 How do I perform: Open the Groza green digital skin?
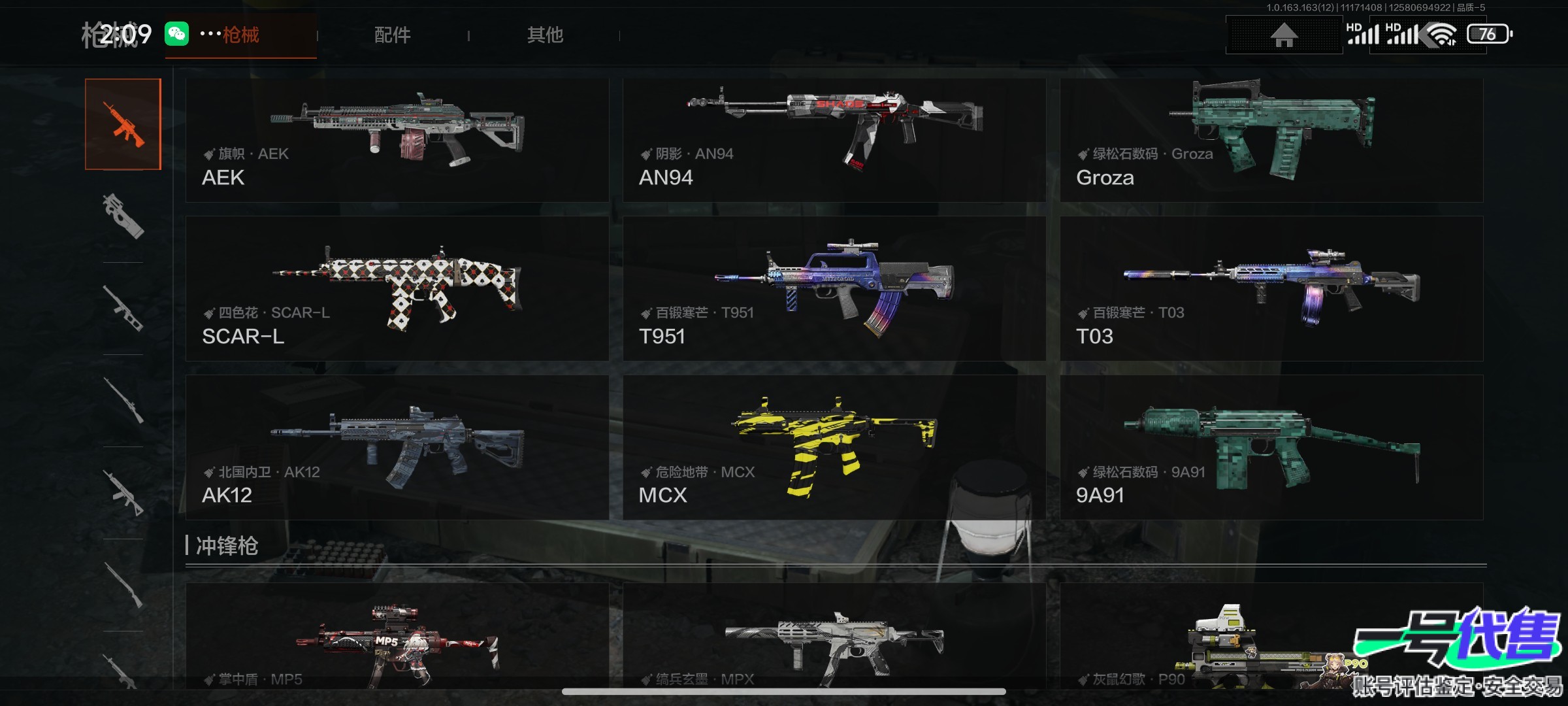point(1271,140)
